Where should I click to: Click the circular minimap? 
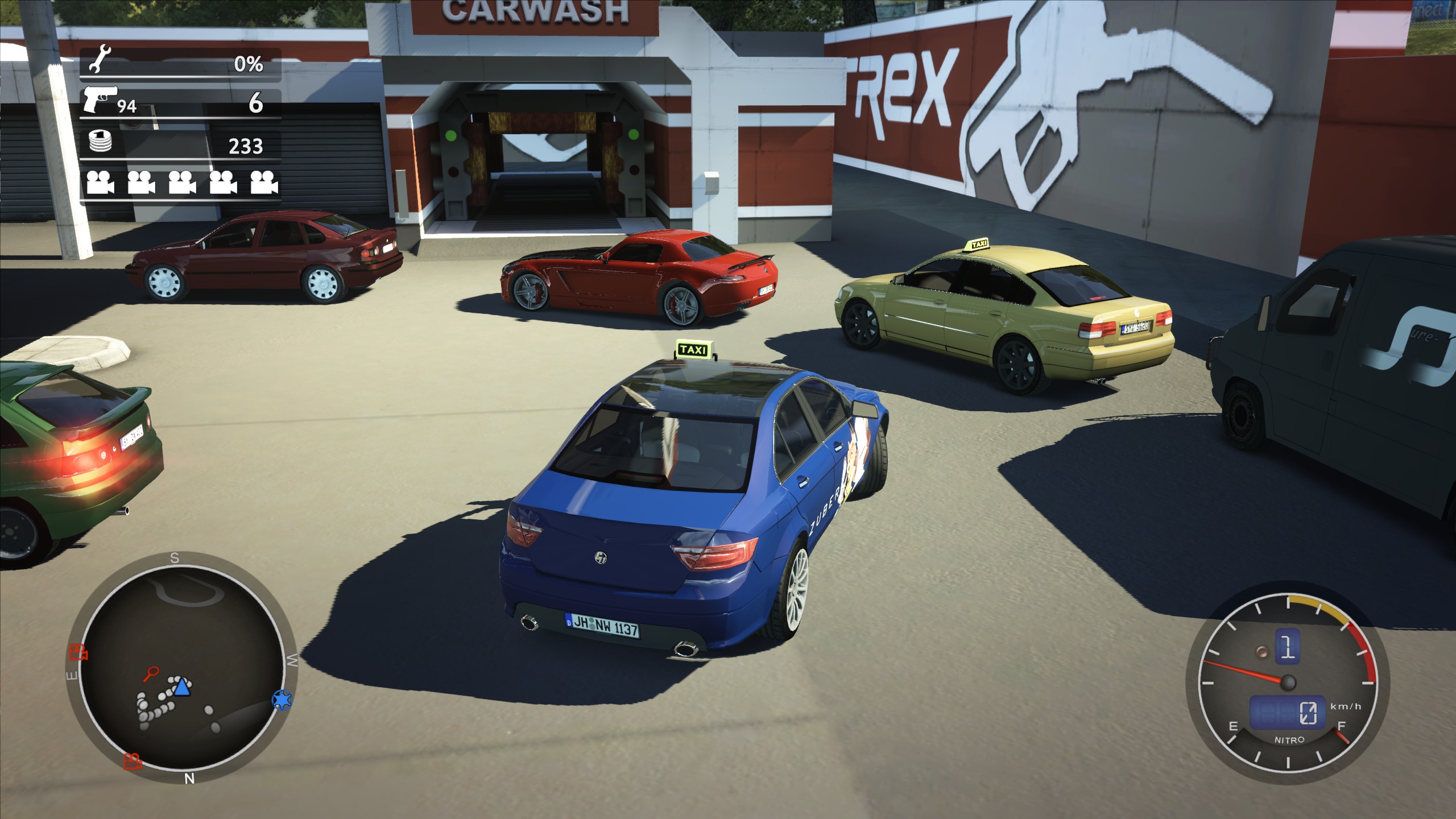point(181,668)
